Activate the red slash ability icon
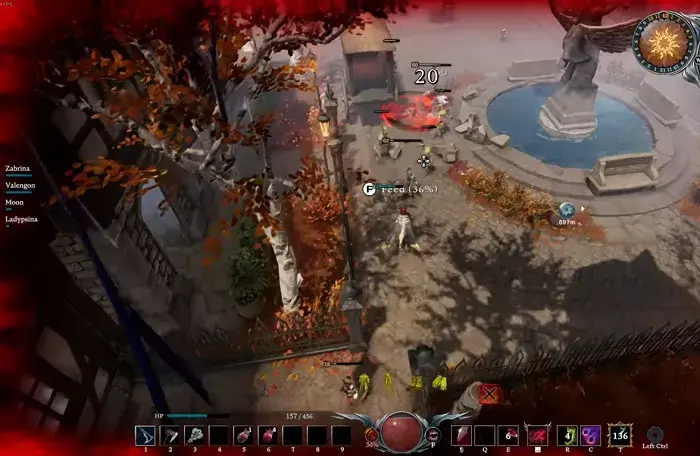Viewport: 700px width, 456px height. [537, 435]
